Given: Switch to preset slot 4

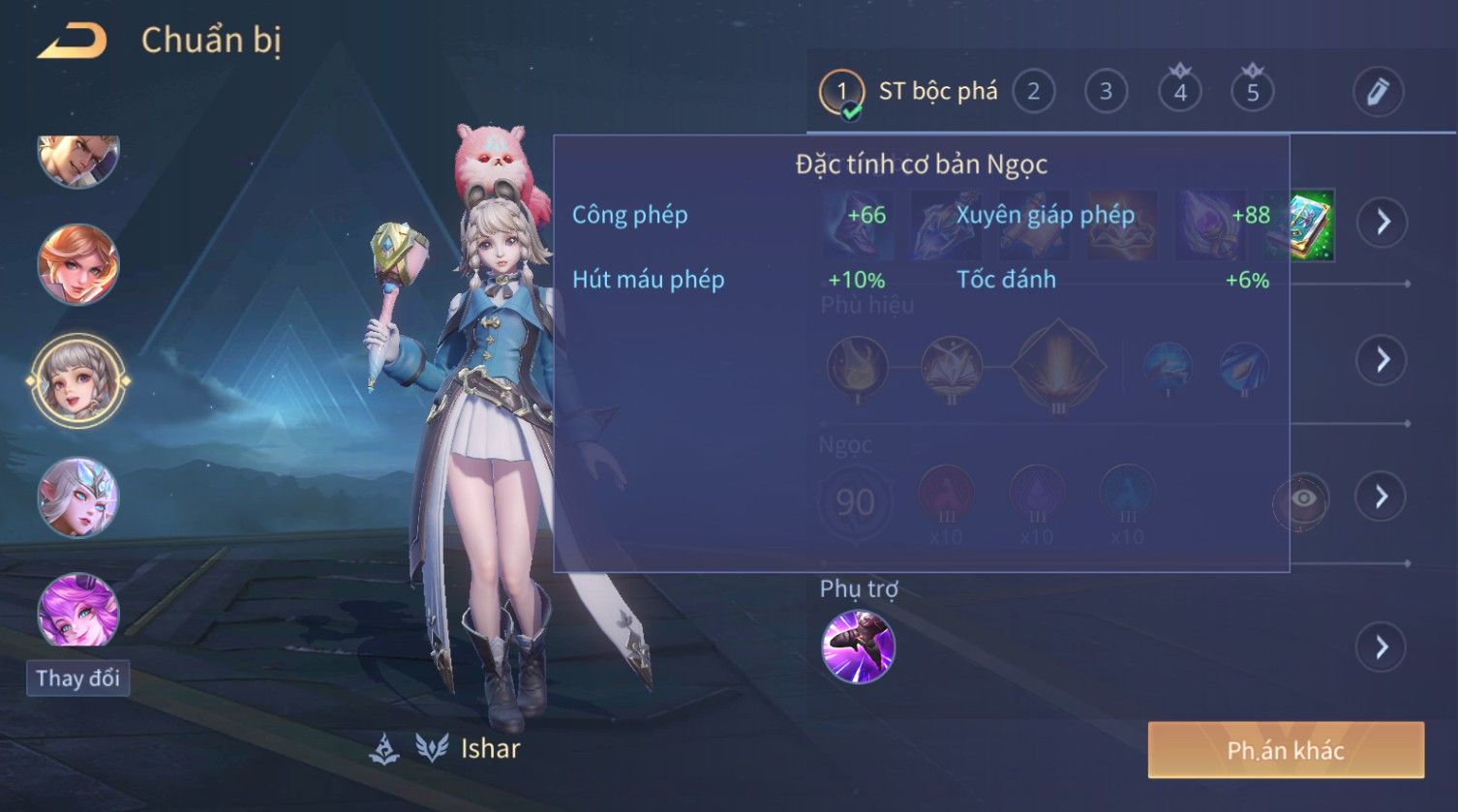Looking at the screenshot, I should tap(1179, 92).
